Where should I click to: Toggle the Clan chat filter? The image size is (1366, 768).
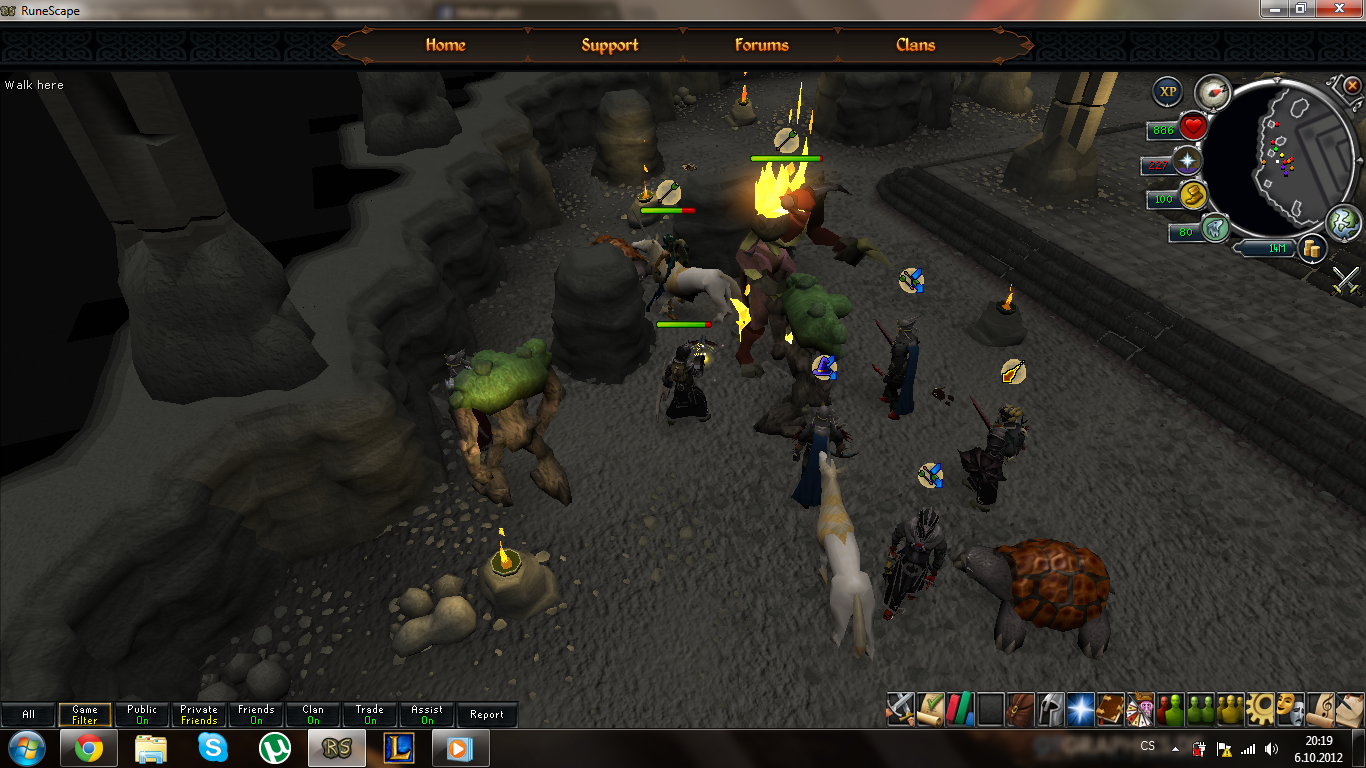[313, 715]
